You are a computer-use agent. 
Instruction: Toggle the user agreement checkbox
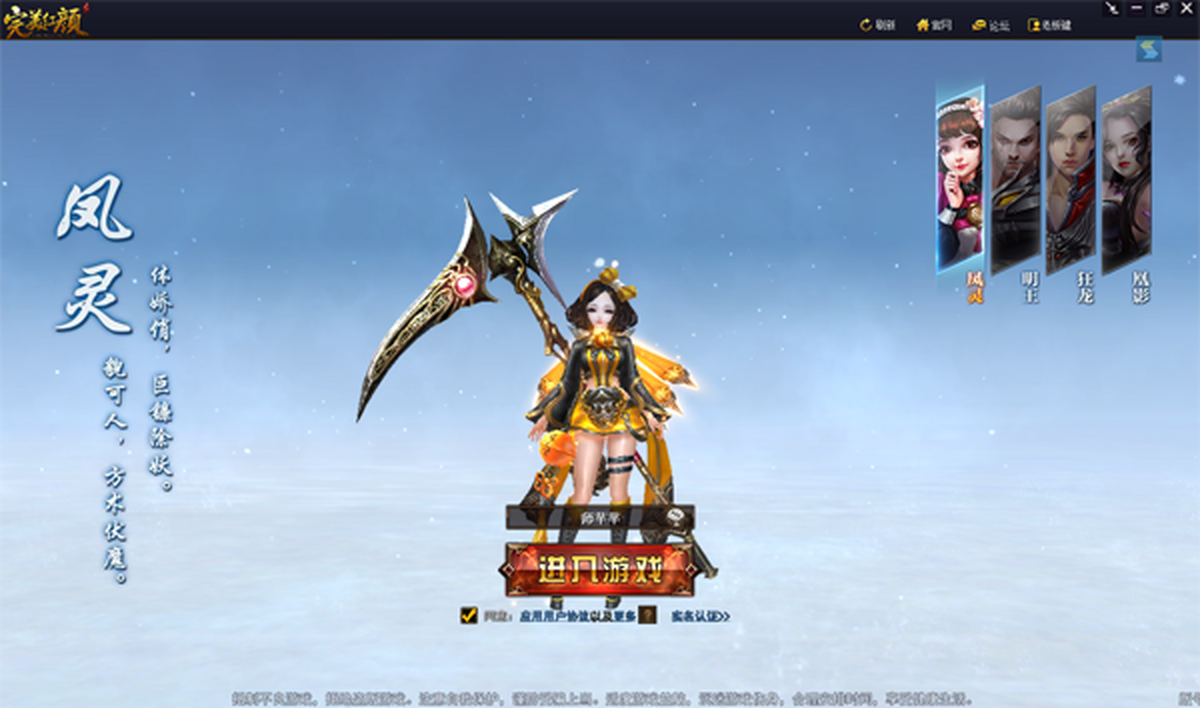tap(469, 615)
